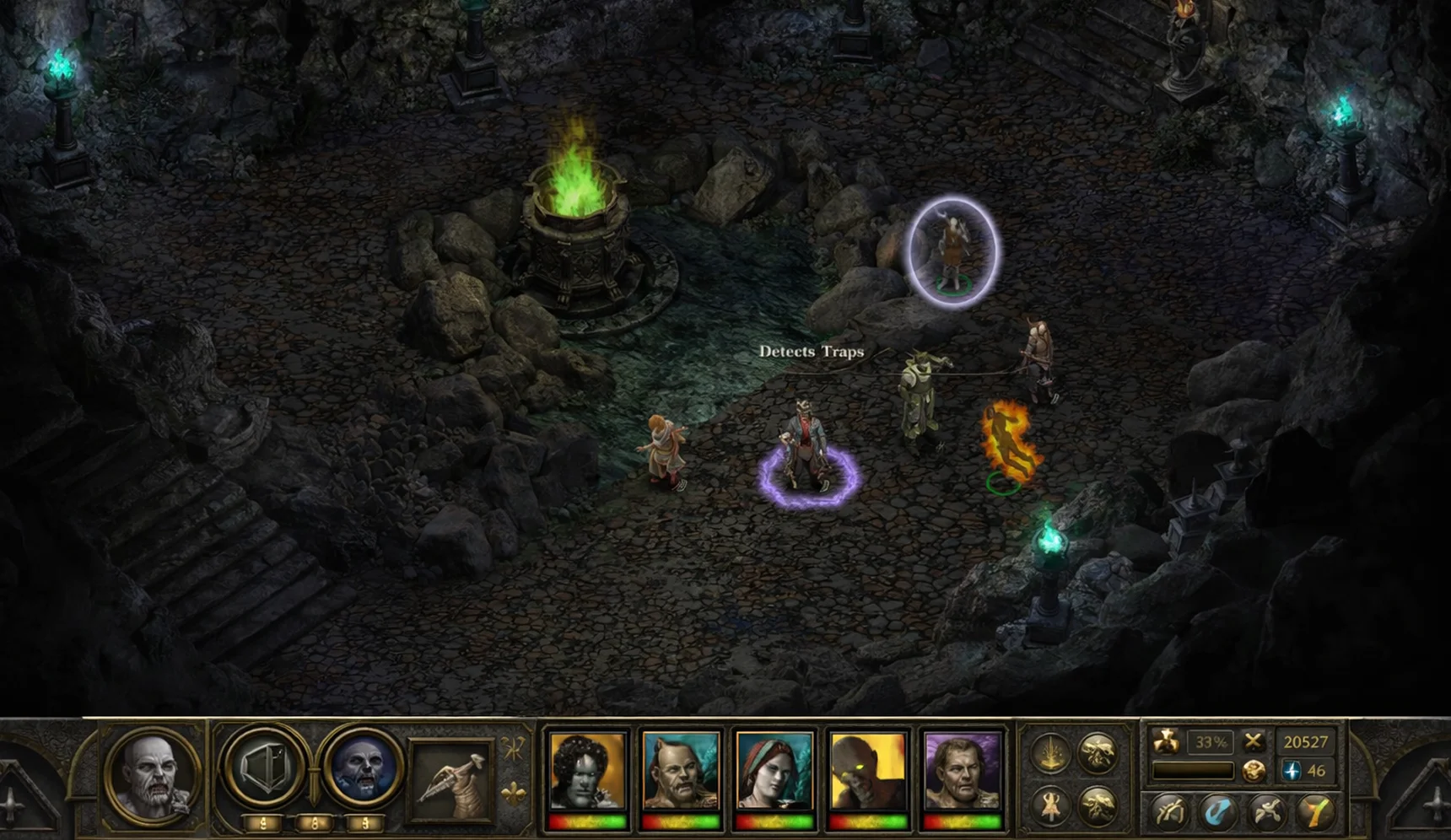The image size is (1451, 840).
Task: Click the gold coin icon beside the progress bar
Action: [1254, 772]
